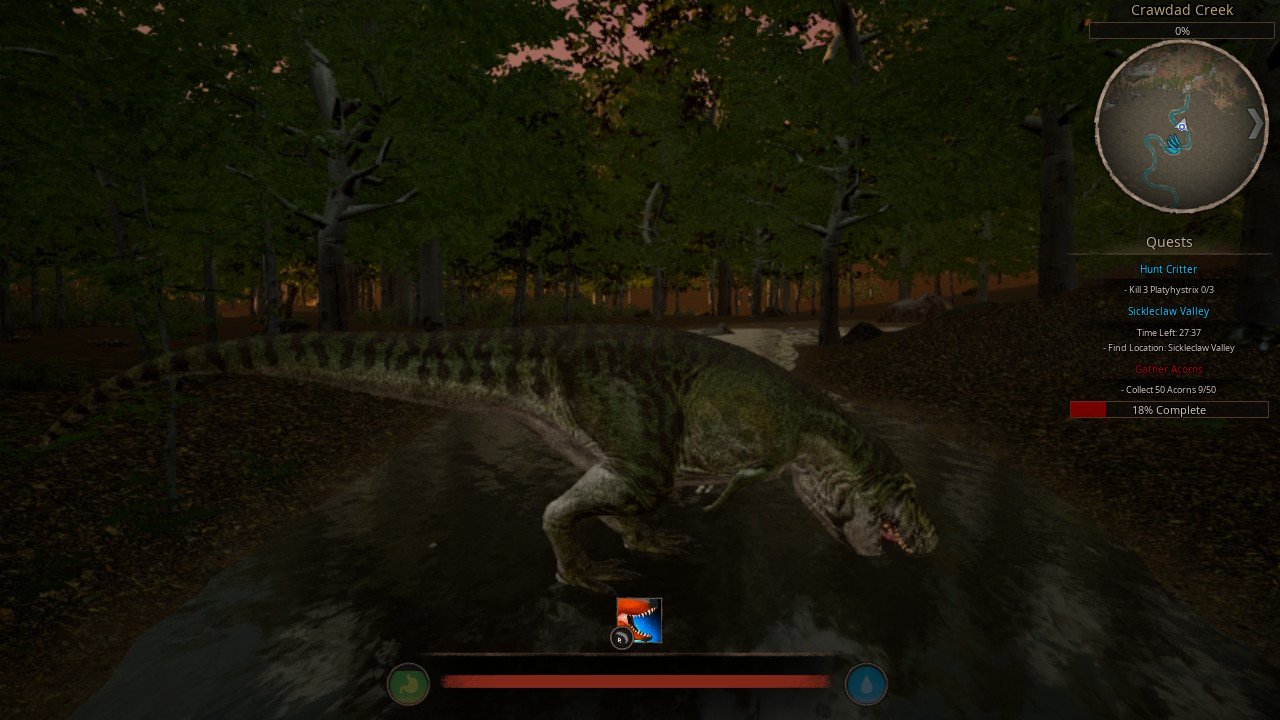Click the R keybind cooldown indicator
The width and height of the screenshot is (1280, 720).
[620, 638]
